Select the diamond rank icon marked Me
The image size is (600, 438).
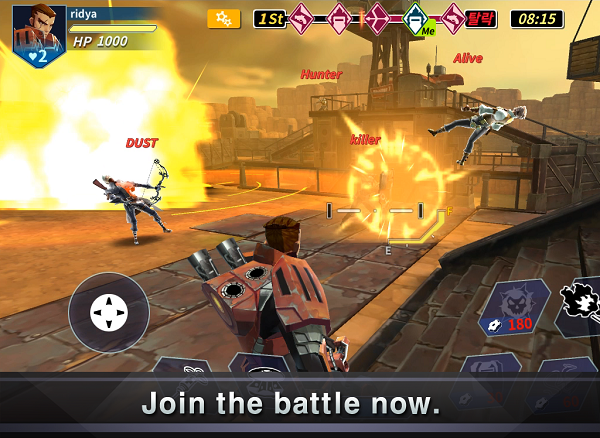(417, 18)
